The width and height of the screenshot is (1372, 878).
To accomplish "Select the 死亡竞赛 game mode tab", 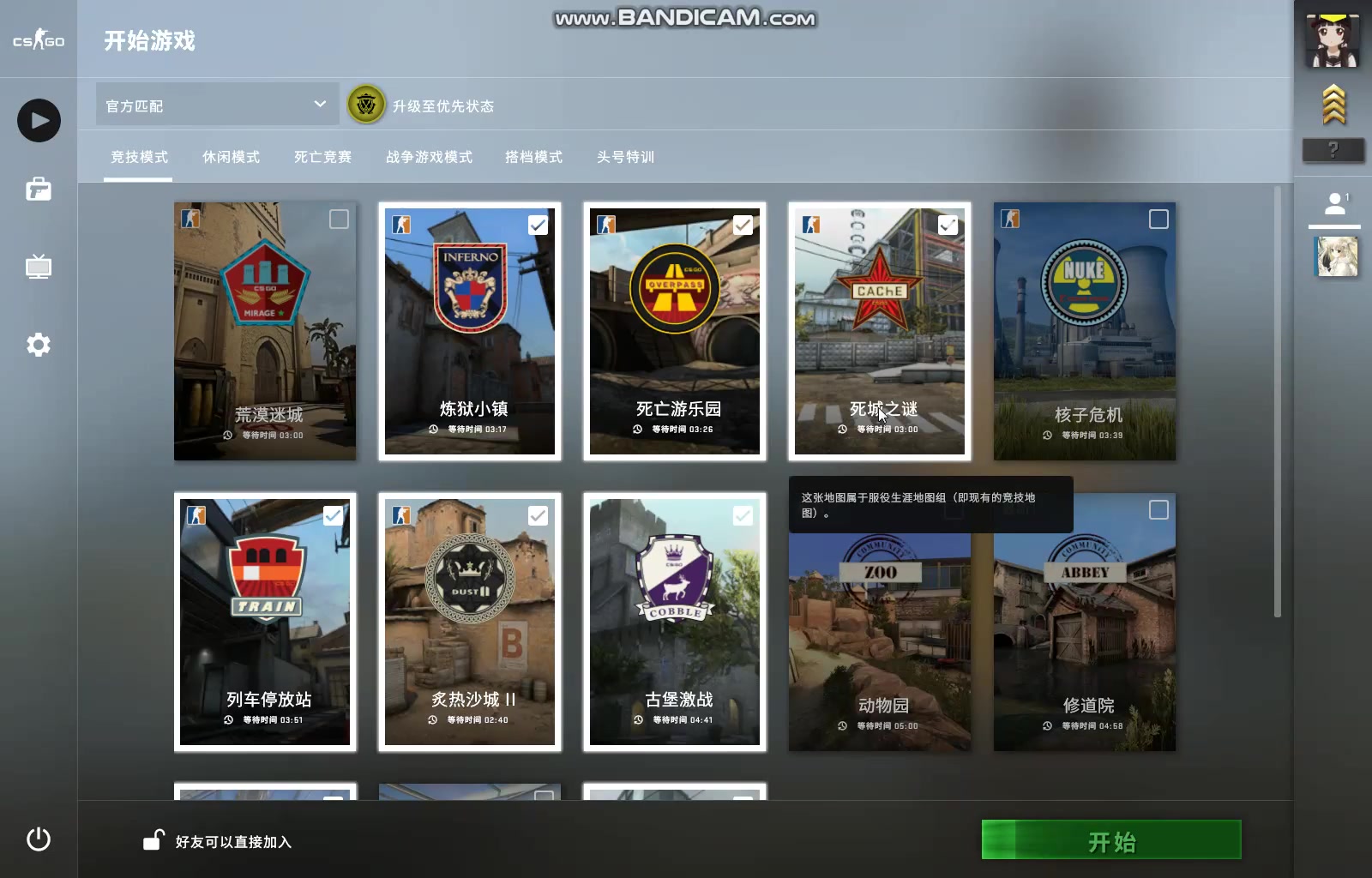I will pos(322,157).
